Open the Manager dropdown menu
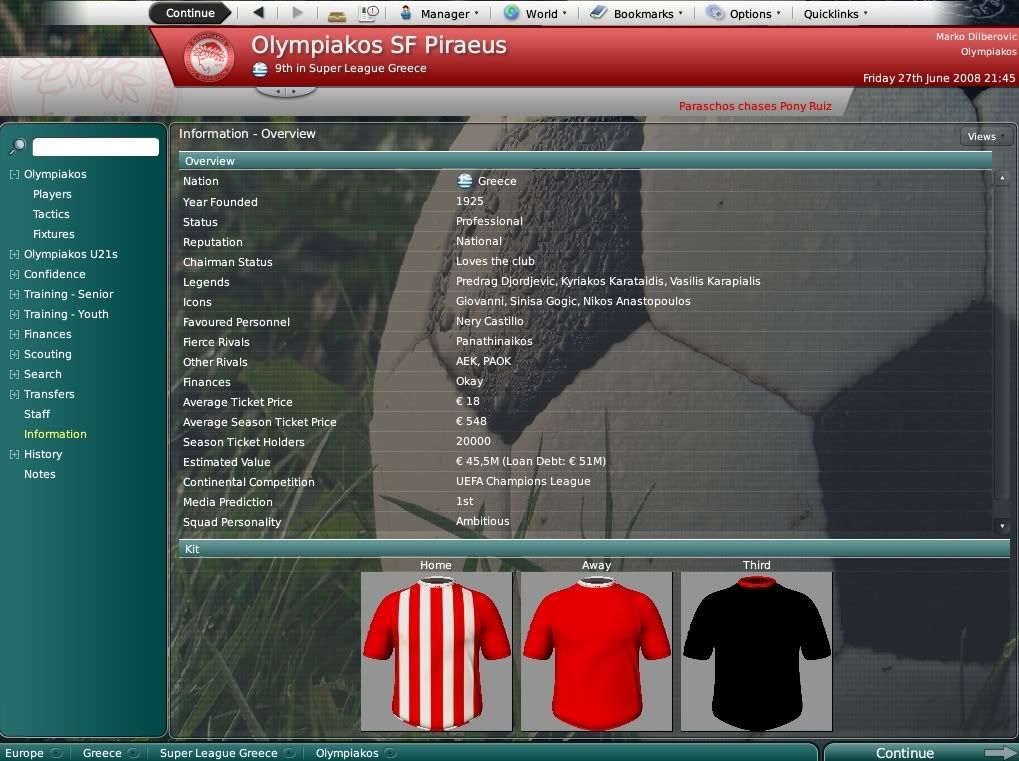This screenshot has height=761, width=1019. coord(439,14)
